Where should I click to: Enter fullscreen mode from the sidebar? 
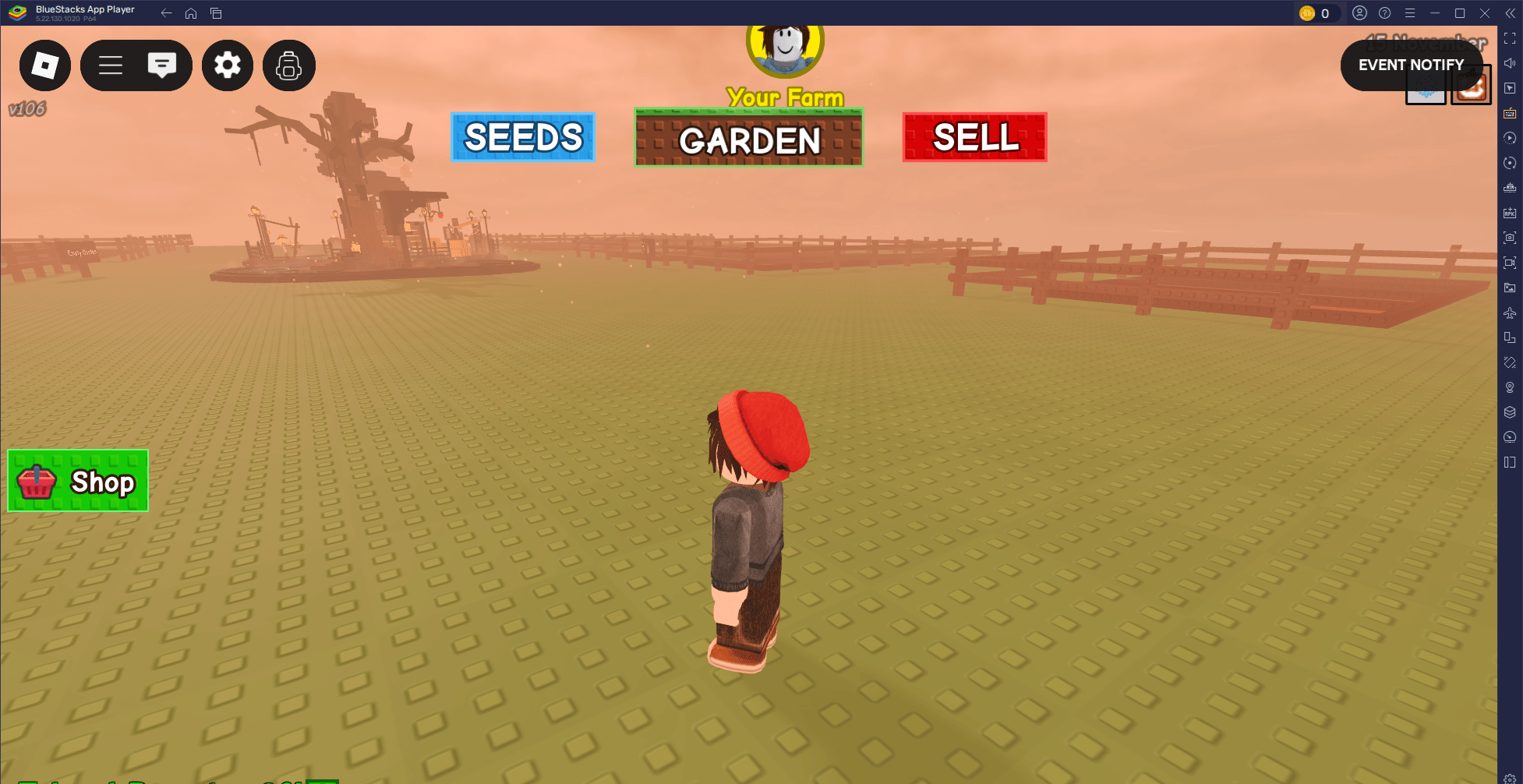click(1510, 37)
